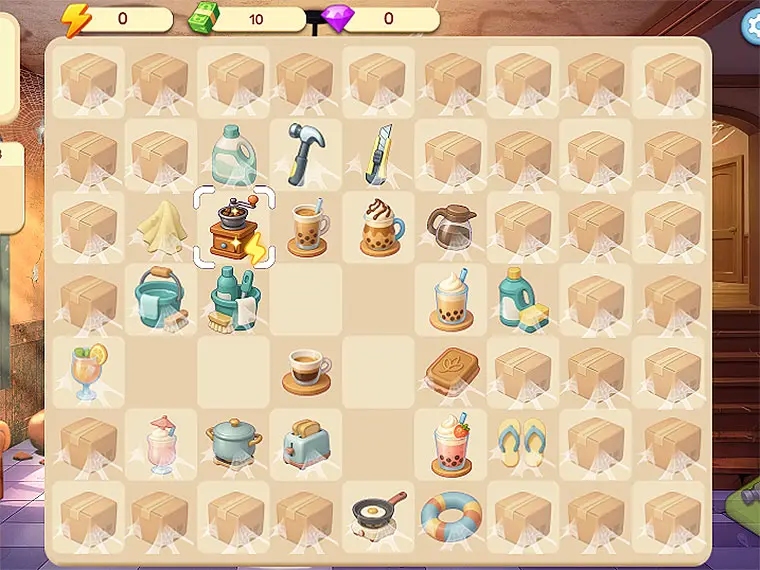The height and width of the screenshot is (570, 760).
Task: Select the frying pan with egg
Action: pyautogui.click(x=378, y=514)
